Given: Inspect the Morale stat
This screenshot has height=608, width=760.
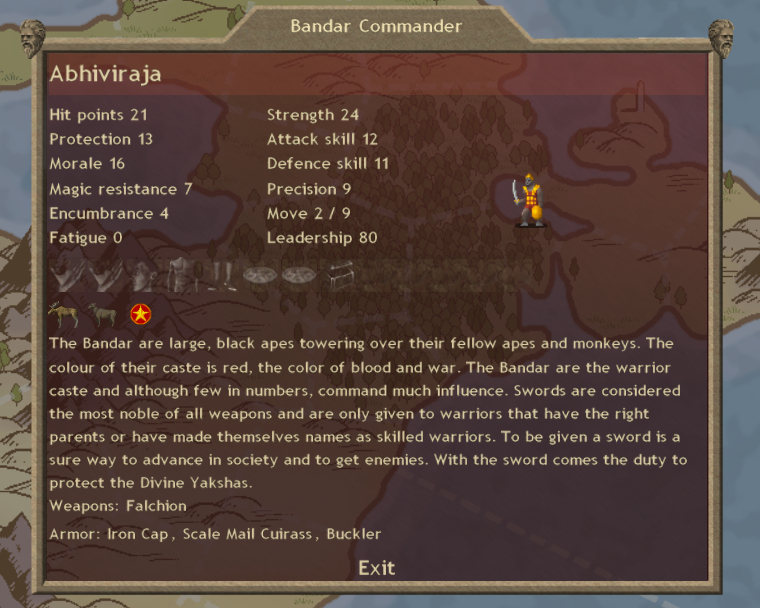Looking at the screenshot, I should tap(87, 163).
